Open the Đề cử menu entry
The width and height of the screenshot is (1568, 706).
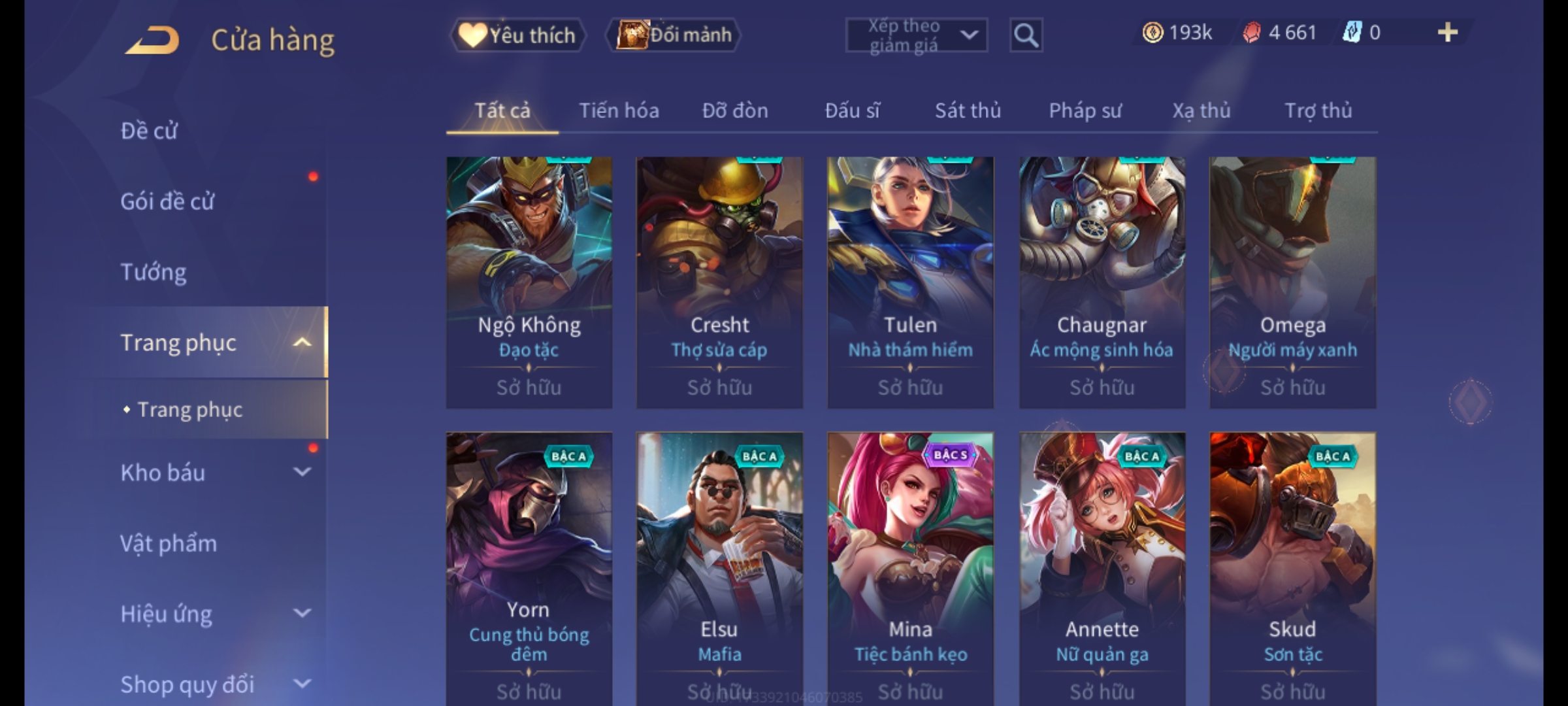(149, 131)
